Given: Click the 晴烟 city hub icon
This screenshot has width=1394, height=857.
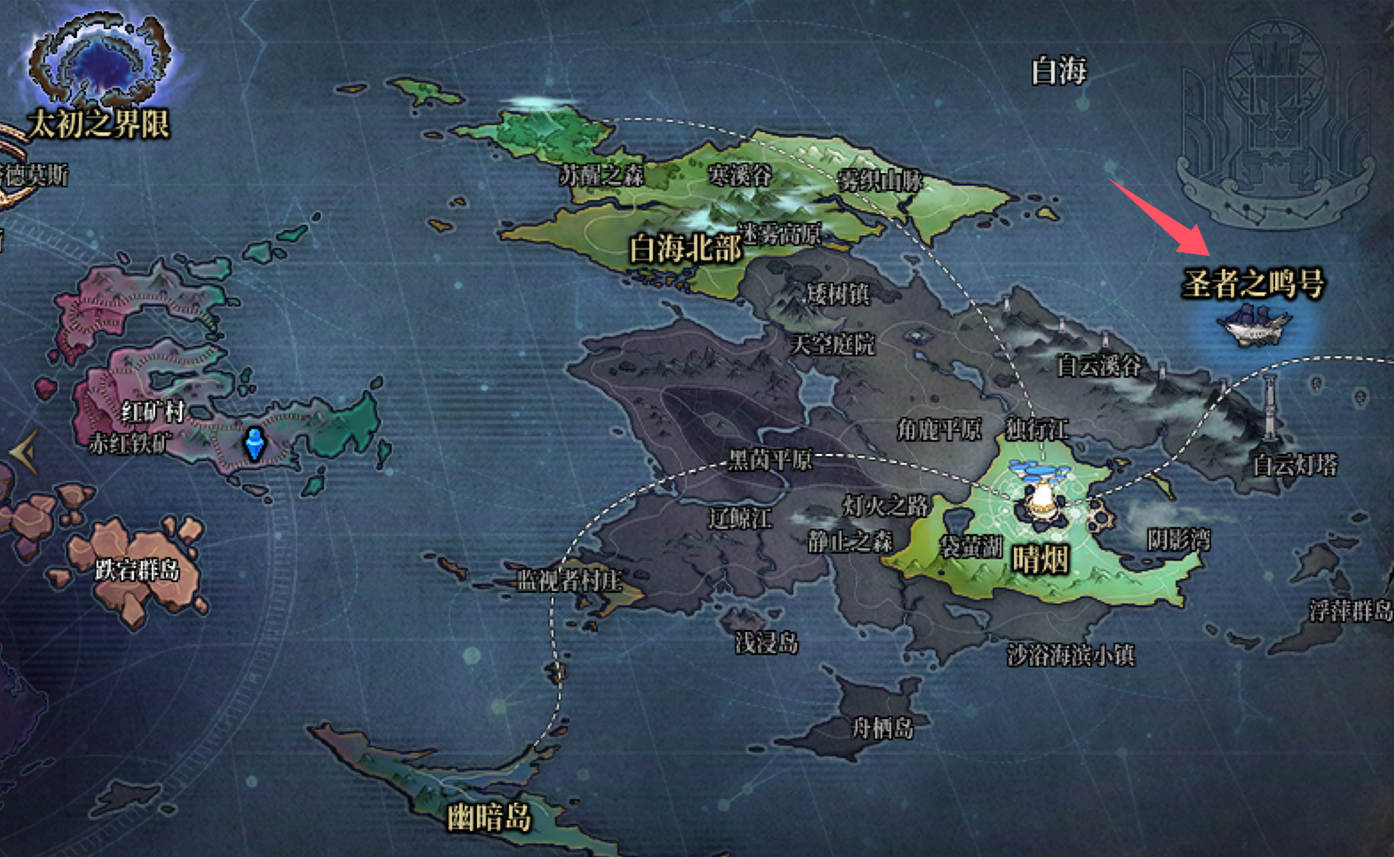Looking at the screenshot, I should tap(1043, 493).
